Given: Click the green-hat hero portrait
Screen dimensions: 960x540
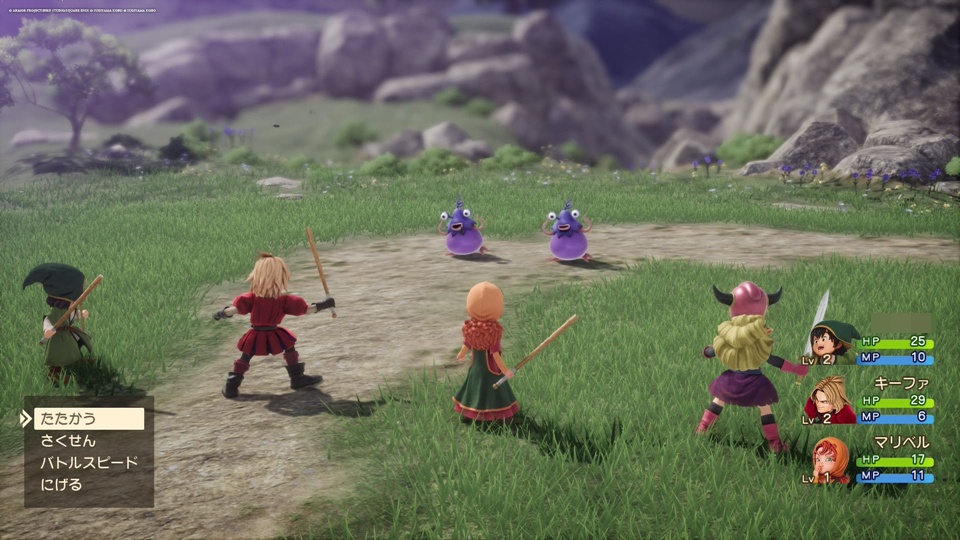Looking at the screenshot, I should pyautogui.click(x=833, y=342).
